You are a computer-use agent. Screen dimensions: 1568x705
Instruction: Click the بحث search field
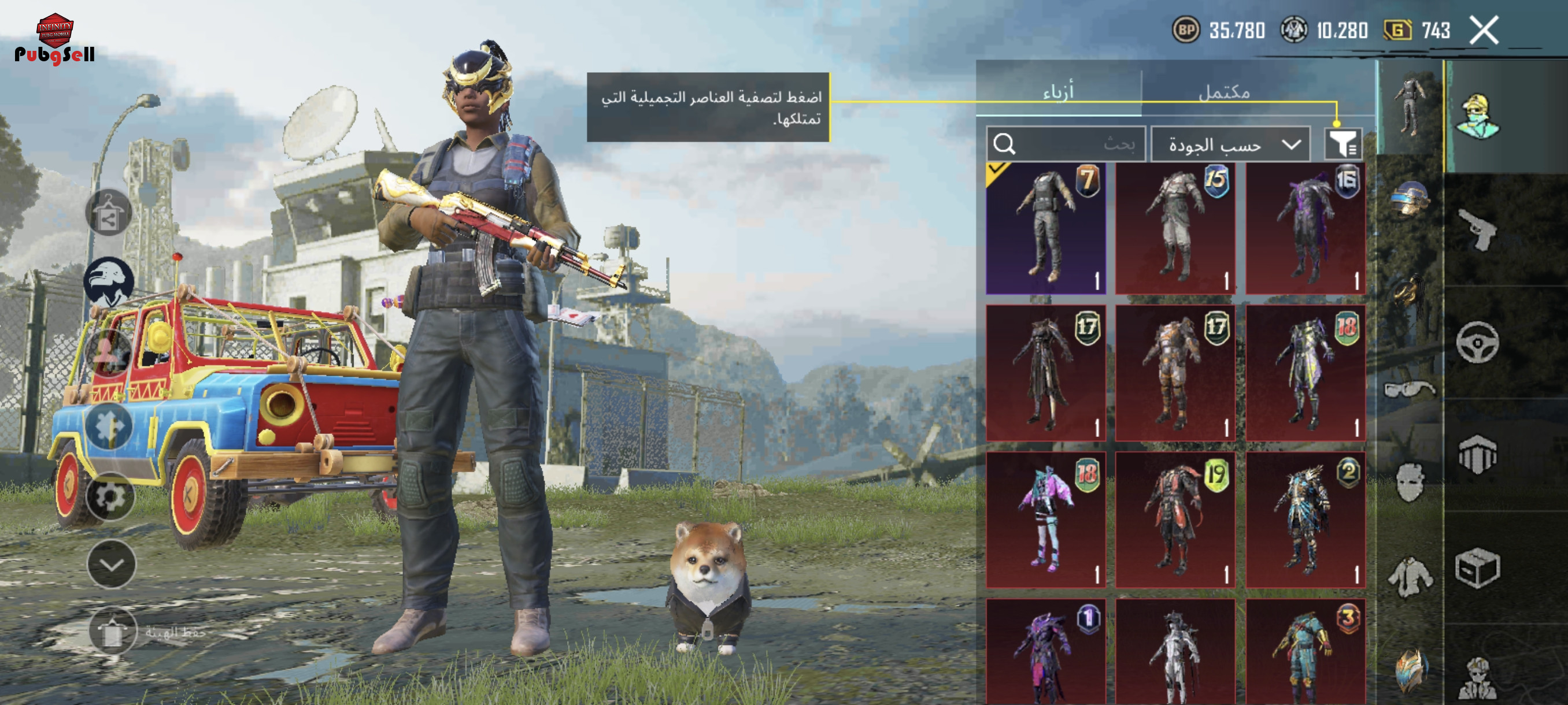point(1065,144)
